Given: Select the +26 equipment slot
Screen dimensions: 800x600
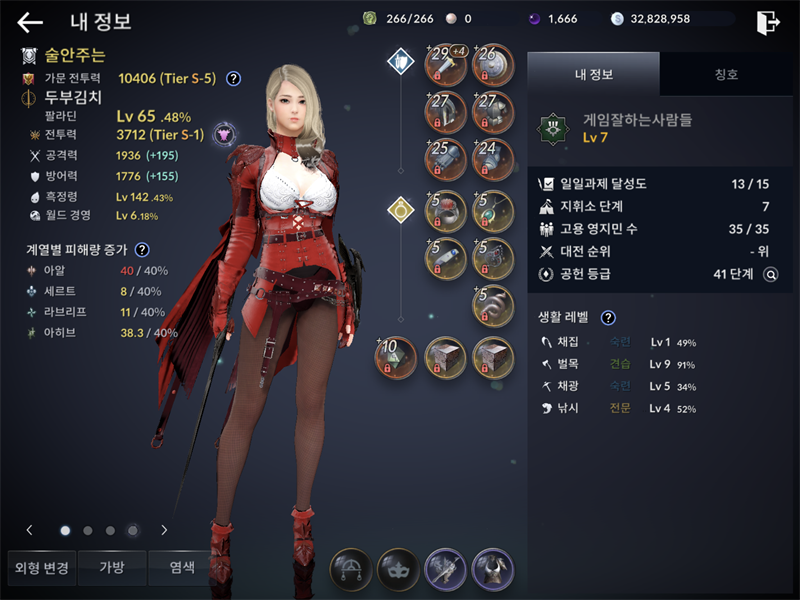Looking at the screenshot, I should click(x=492, y=63).
